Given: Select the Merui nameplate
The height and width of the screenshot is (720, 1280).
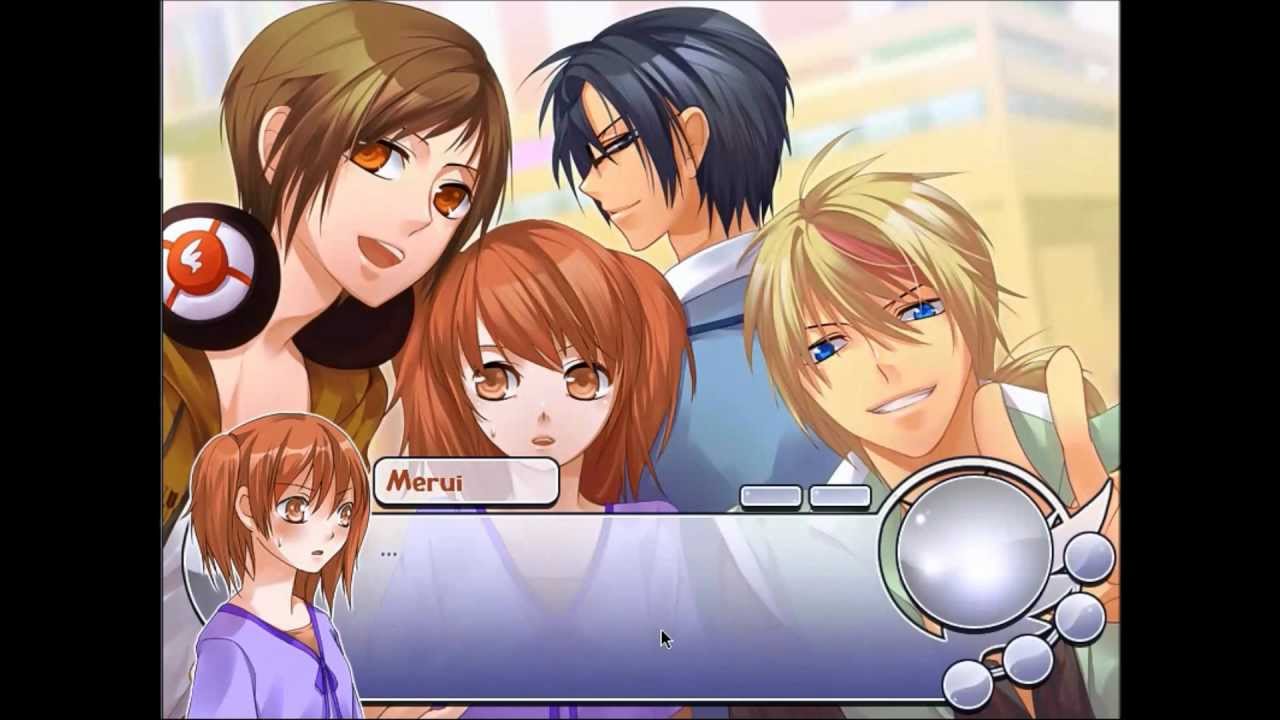Looking at the screenshot, I should pyautogui.click(x=463, y=481).
